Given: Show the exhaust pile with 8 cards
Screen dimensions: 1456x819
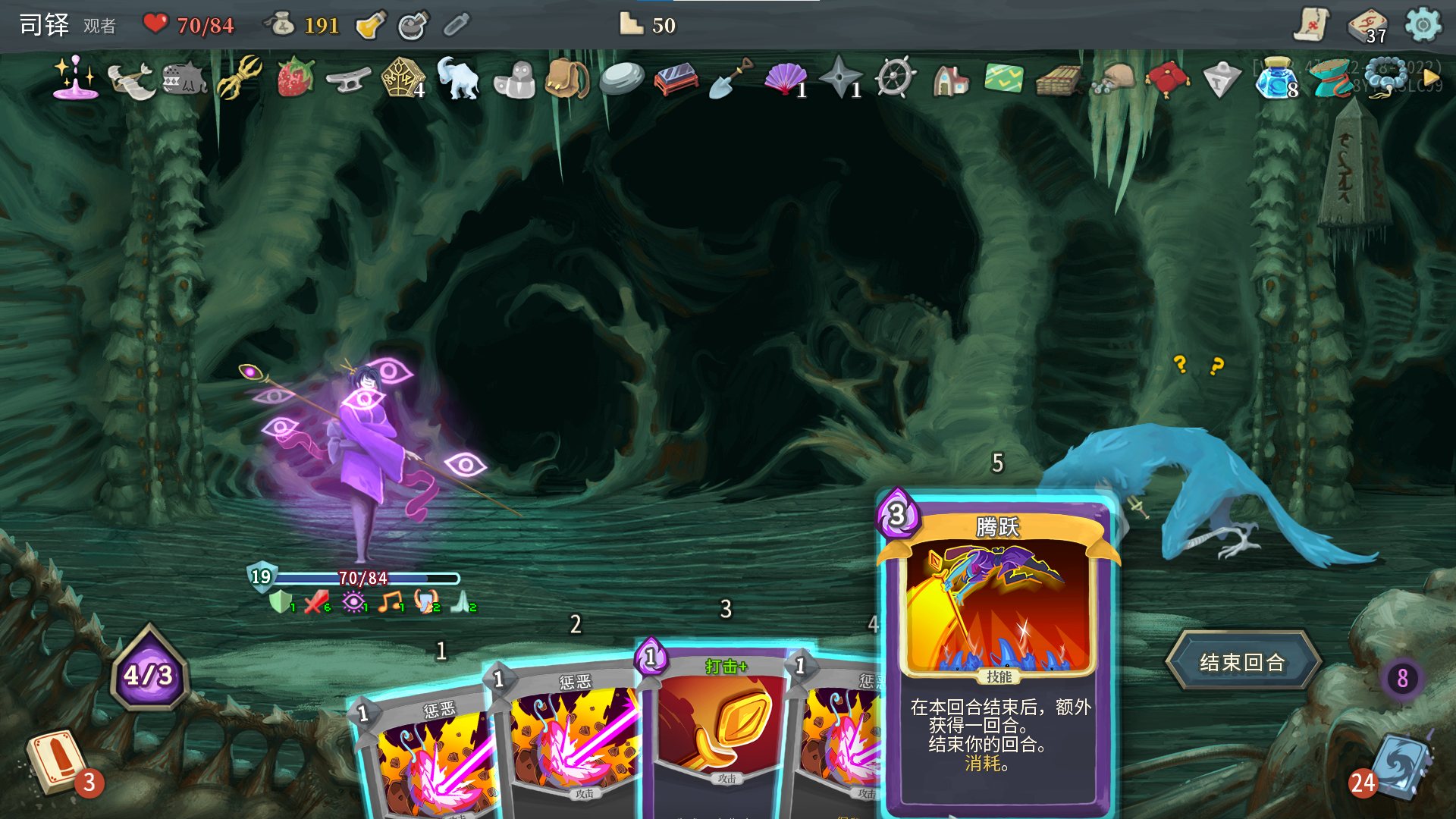Looking at the screenshot, I should (1402, 678).
